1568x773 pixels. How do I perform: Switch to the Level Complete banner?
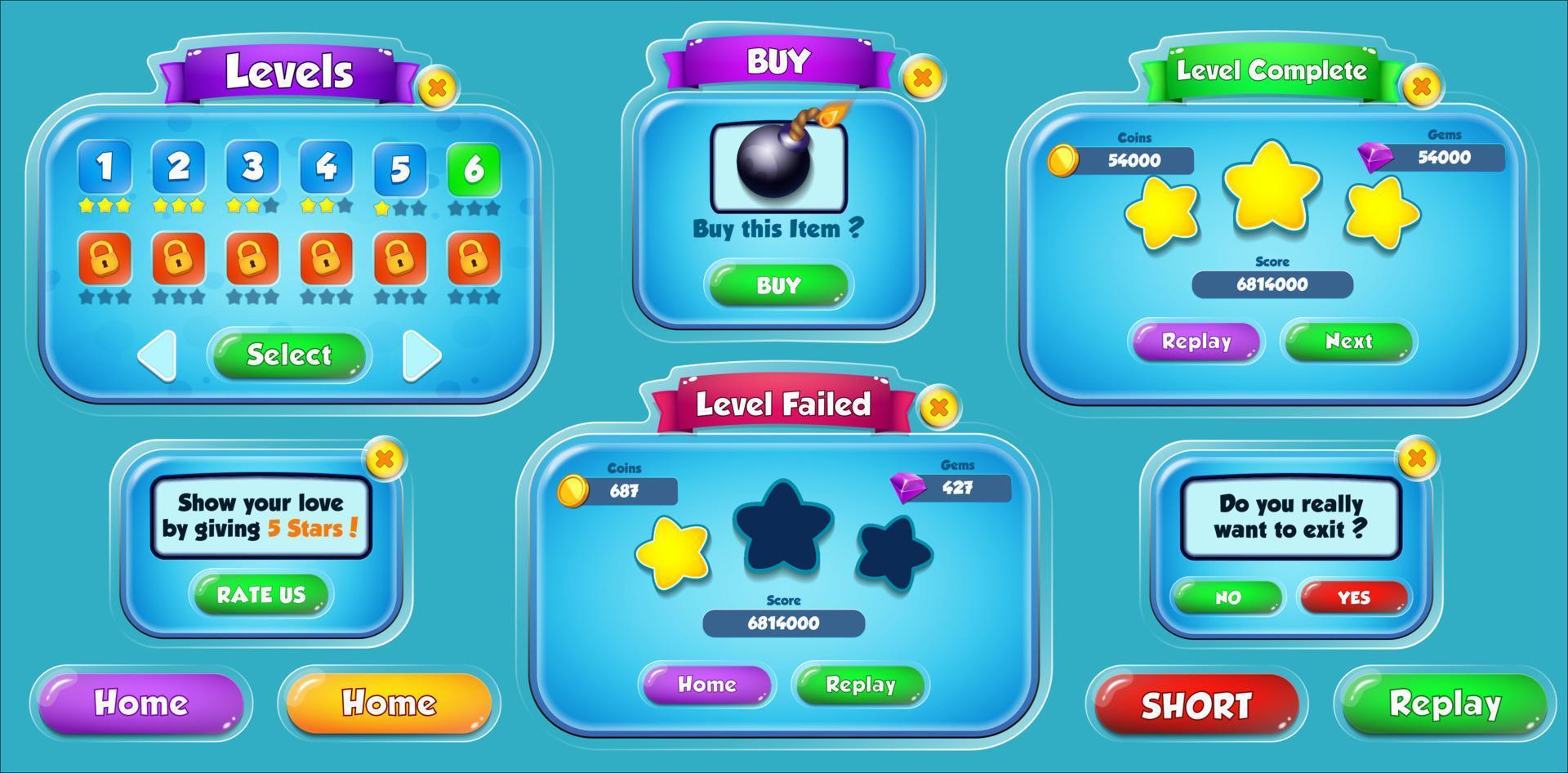pyautogui.click(x=1269, y=71)
